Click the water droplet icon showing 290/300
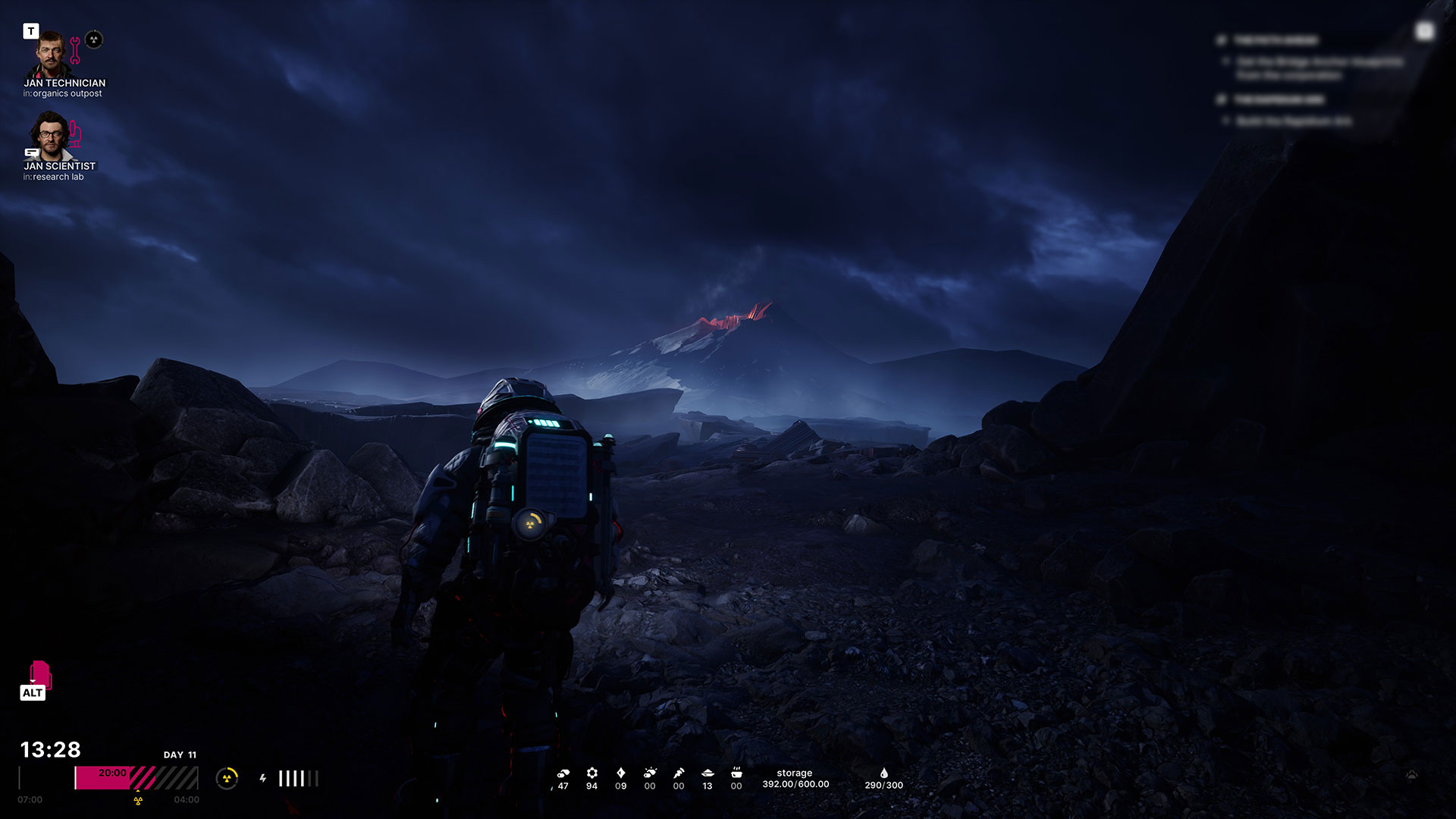The image size is (1456, 819). click(883, 773)
